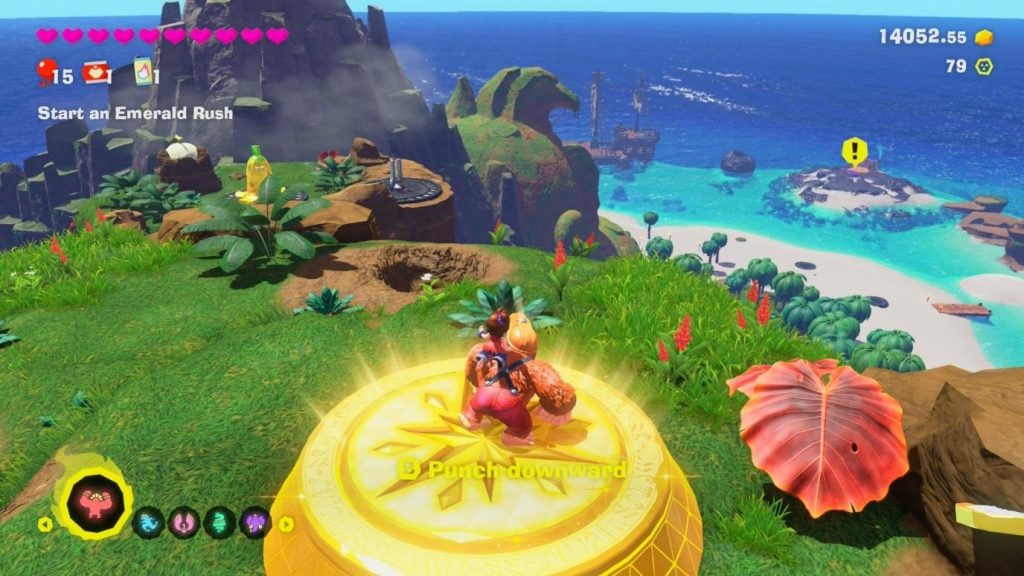The image size is (1024, 576).
Task: Click the yellow exclamation objective marker
Action: pos(854,151)
